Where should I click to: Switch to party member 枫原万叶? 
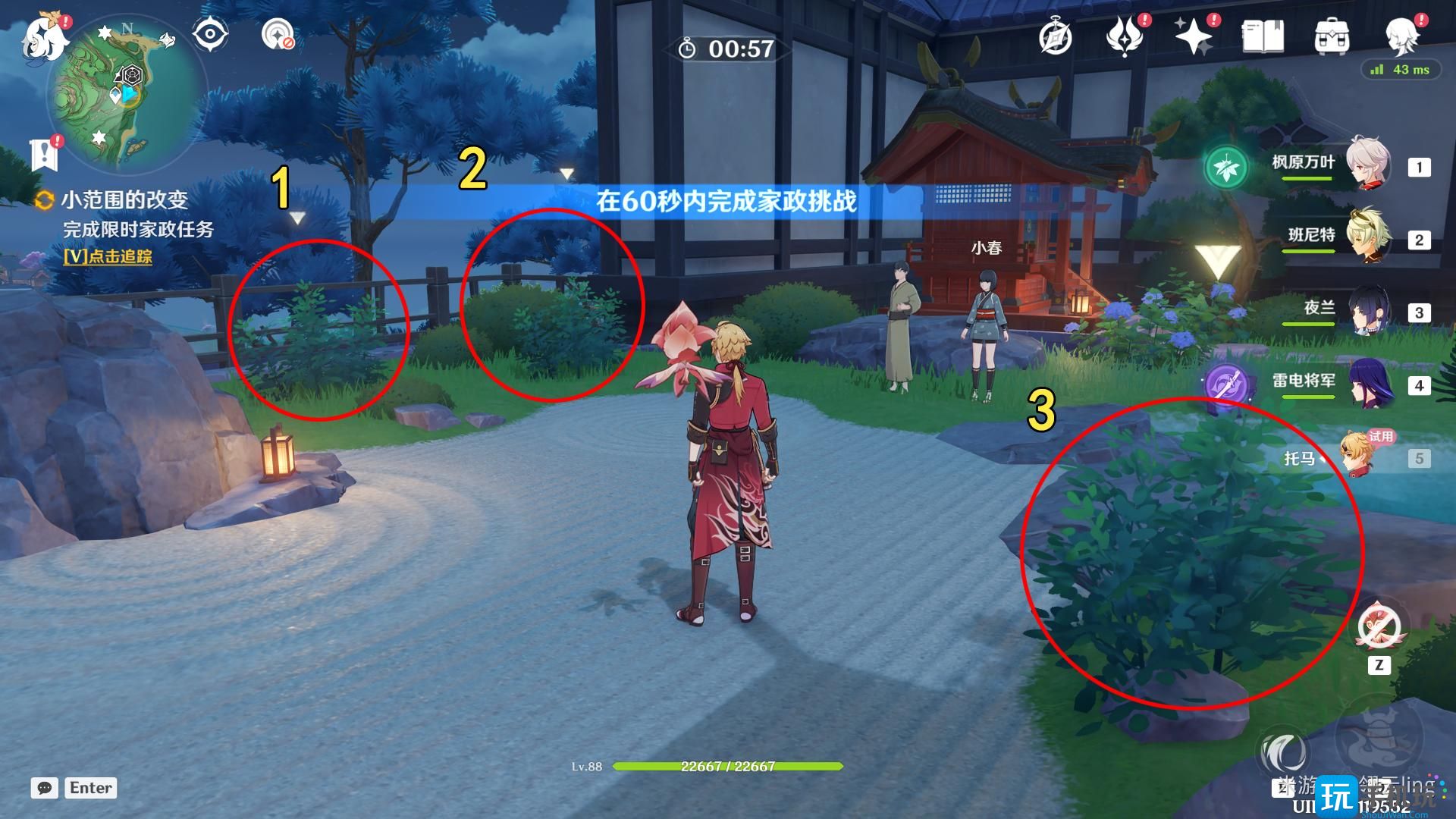click(x=1368, y=165)
